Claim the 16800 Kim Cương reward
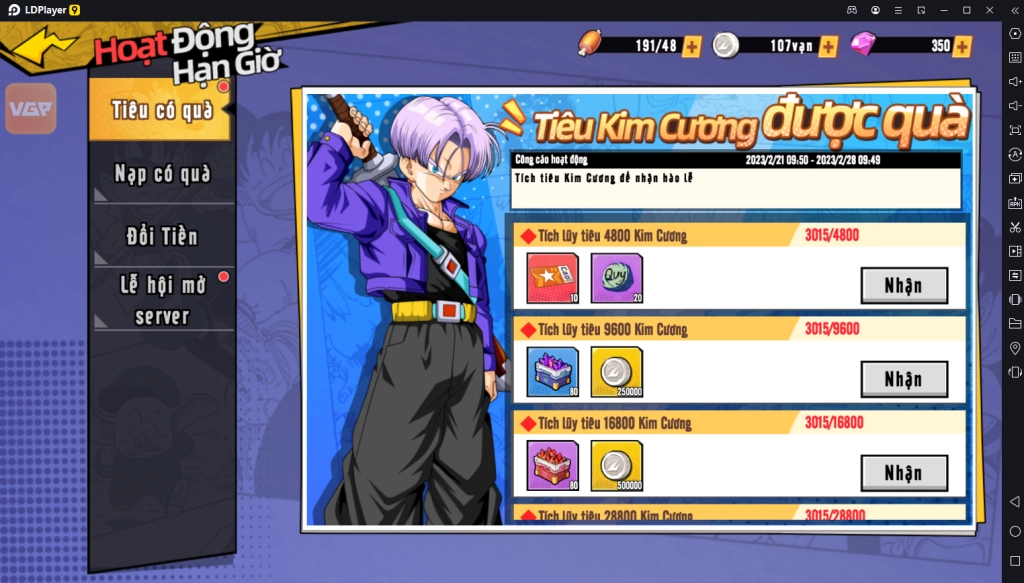Screen dimensions: 1024x583 [904, 473]
